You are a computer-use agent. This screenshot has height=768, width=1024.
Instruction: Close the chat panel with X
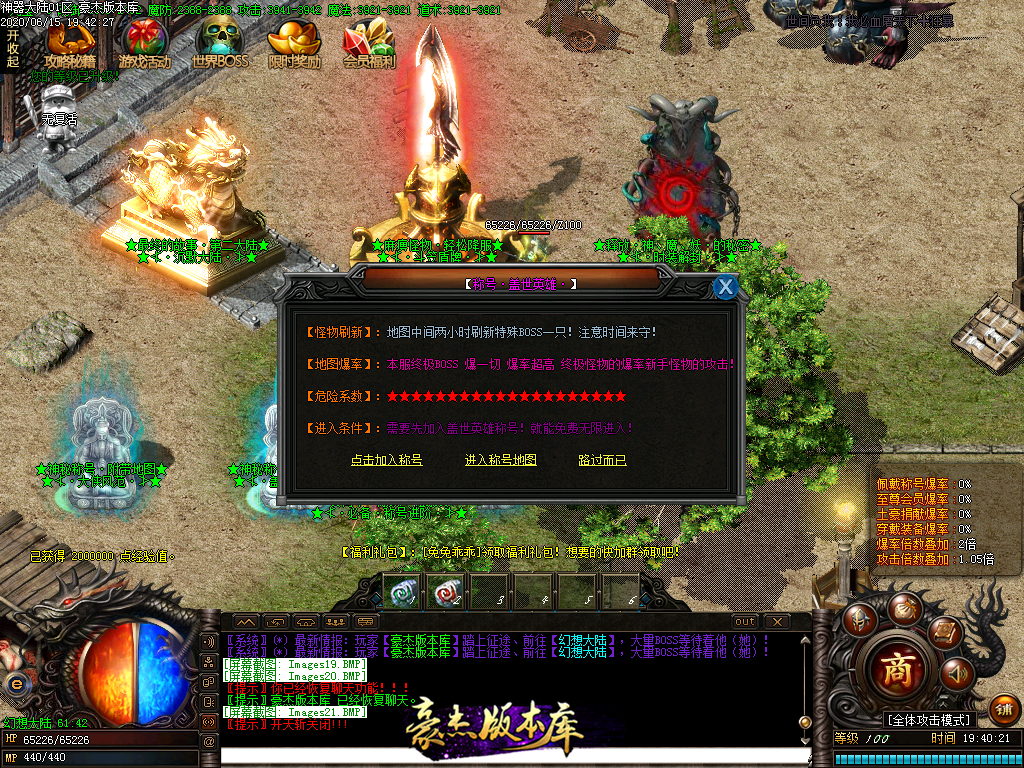coord(776,622)
